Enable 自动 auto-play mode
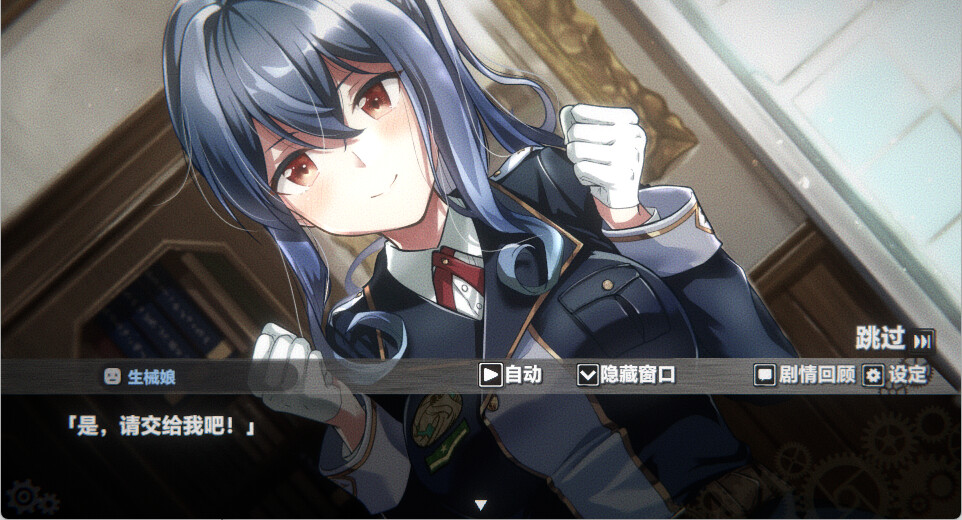This screenshot has height=520, width=962. [511, 375]
